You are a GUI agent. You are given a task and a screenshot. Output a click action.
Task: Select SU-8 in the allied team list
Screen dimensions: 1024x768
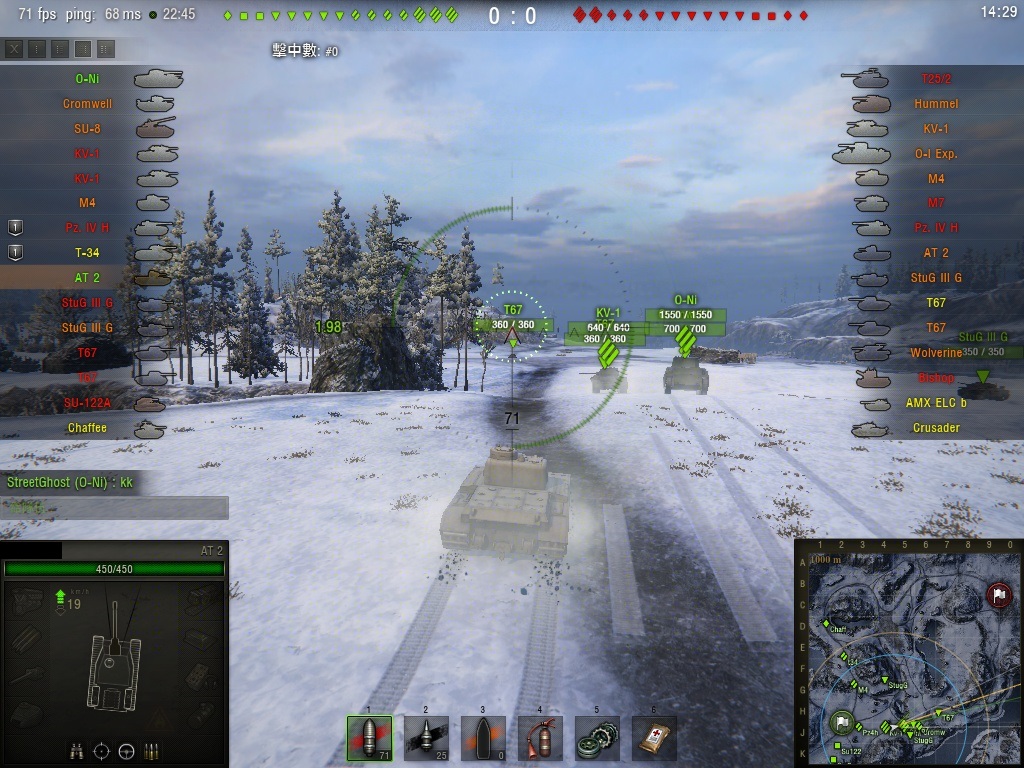point(87,128)
